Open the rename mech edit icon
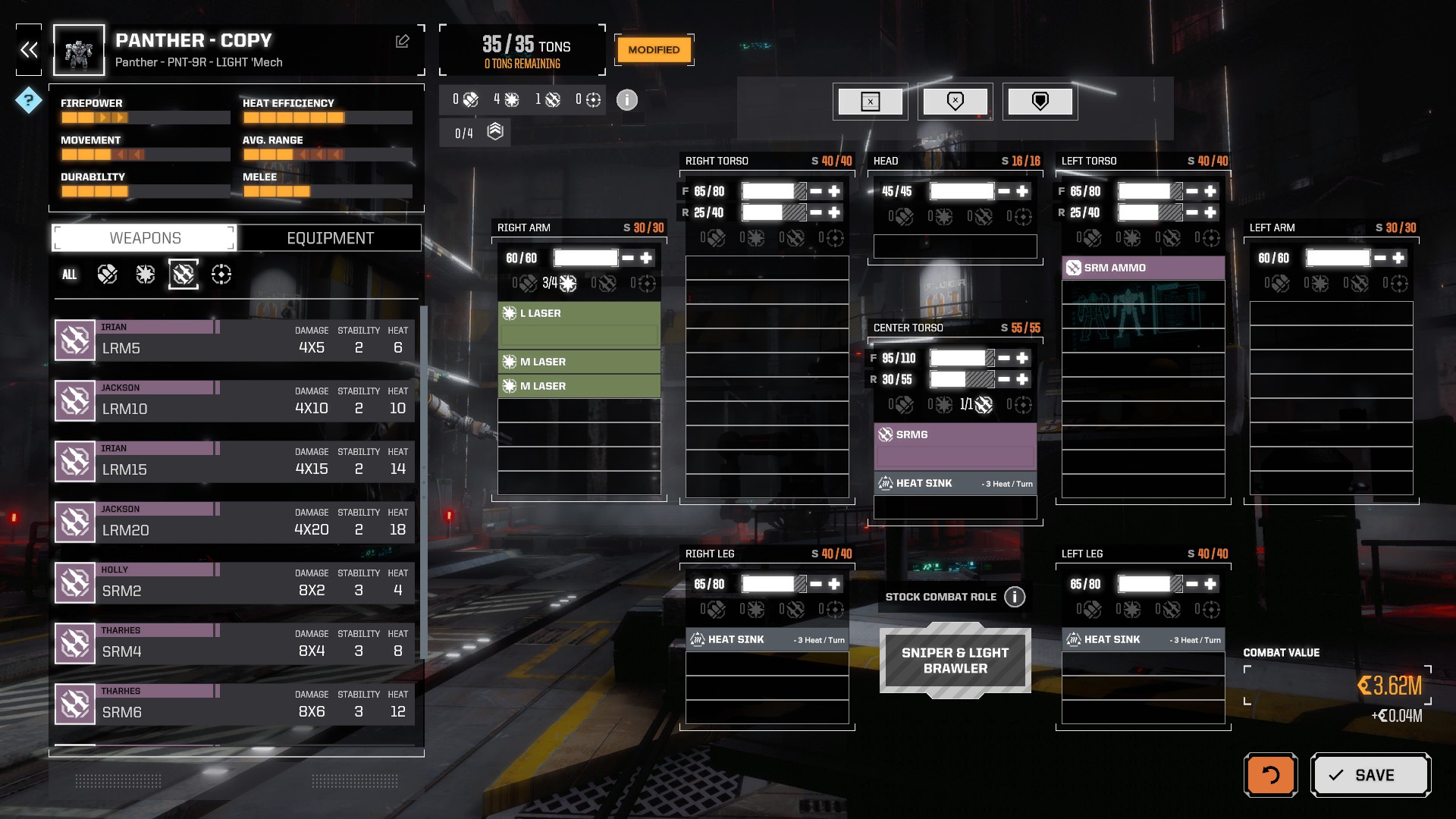Screen dimensions: 1456x819 403,42
